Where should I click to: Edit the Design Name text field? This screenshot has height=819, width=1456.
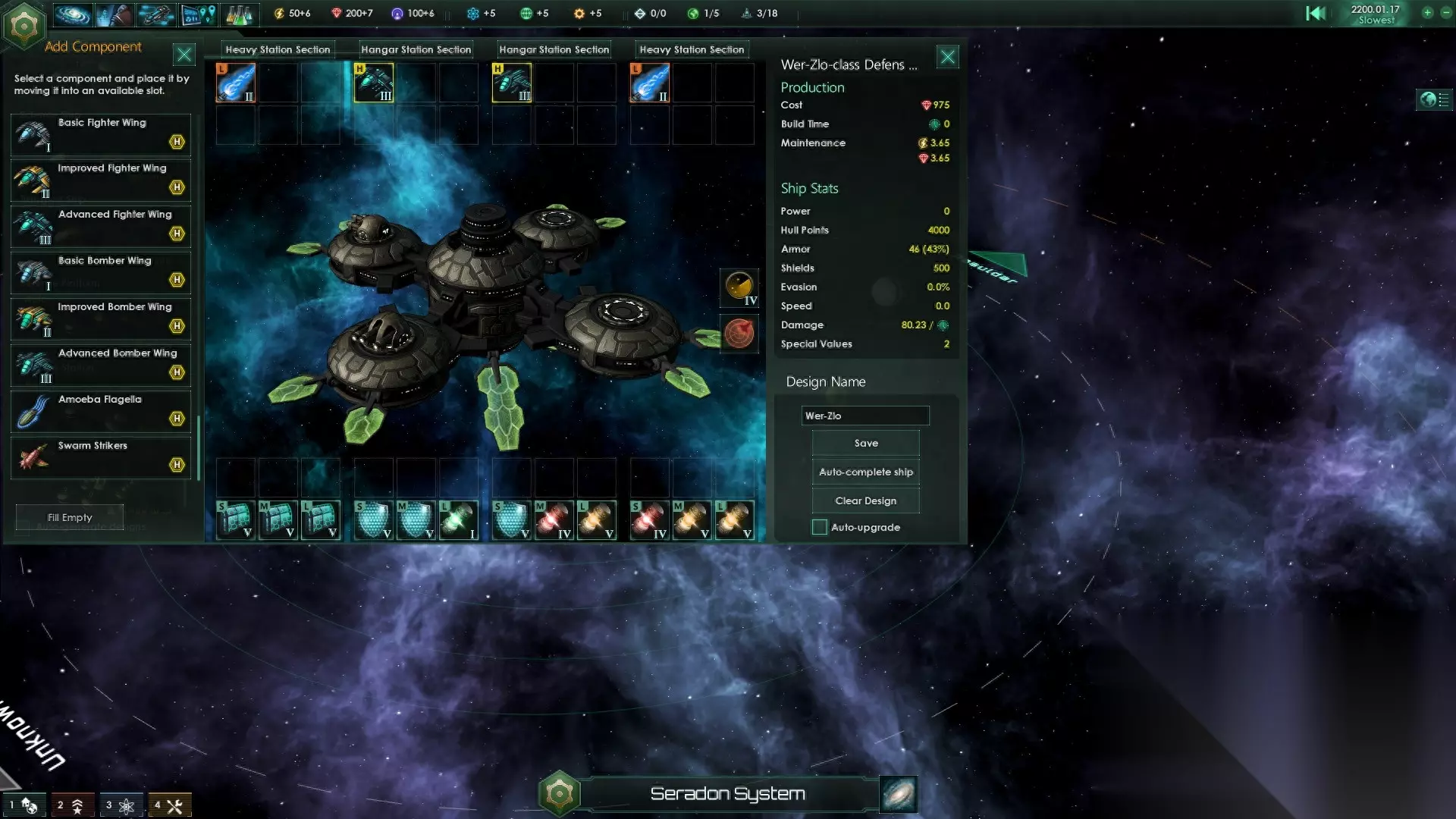864,416
